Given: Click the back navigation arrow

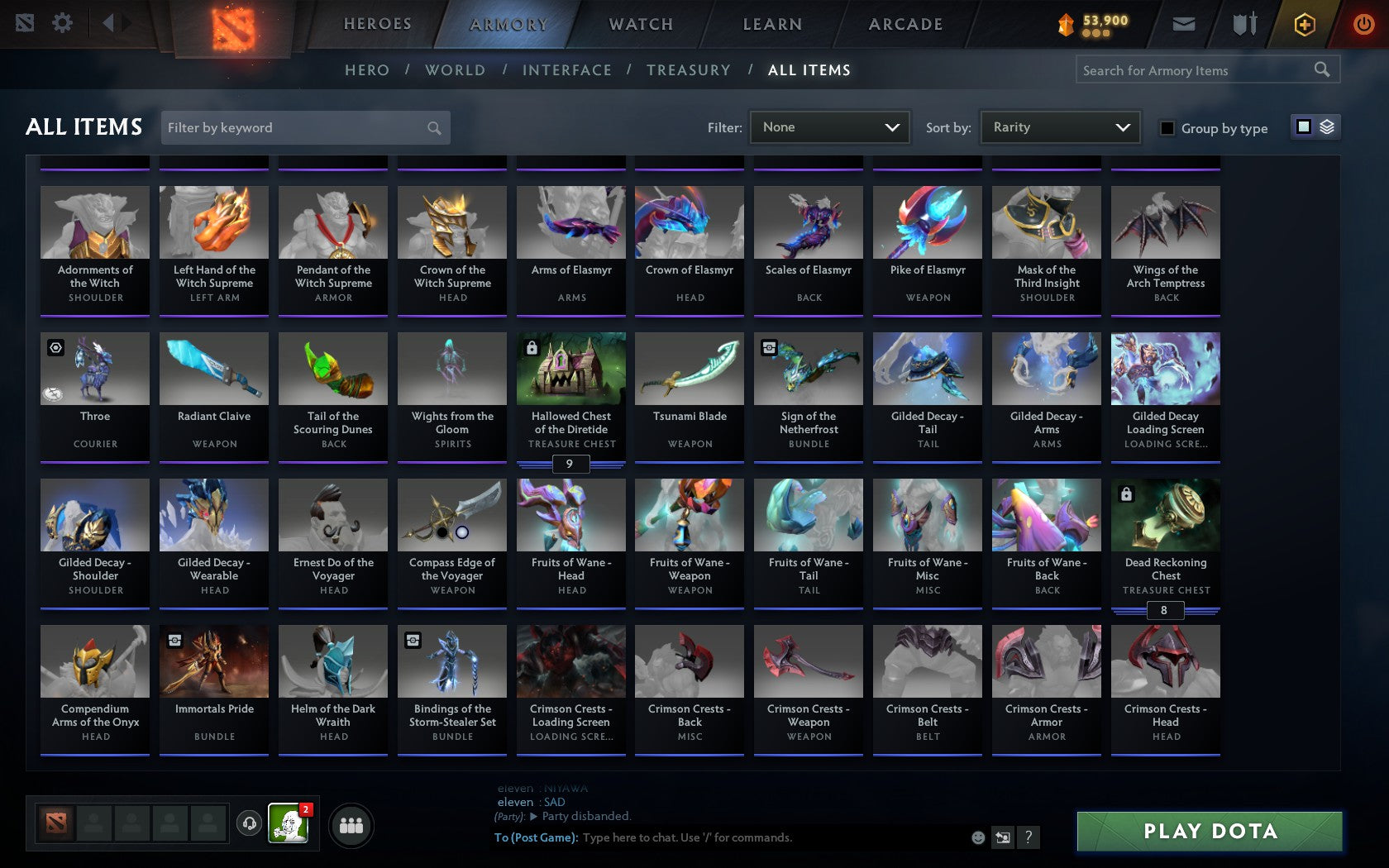Looking at the screenshot, I should [x=106, y=23].
